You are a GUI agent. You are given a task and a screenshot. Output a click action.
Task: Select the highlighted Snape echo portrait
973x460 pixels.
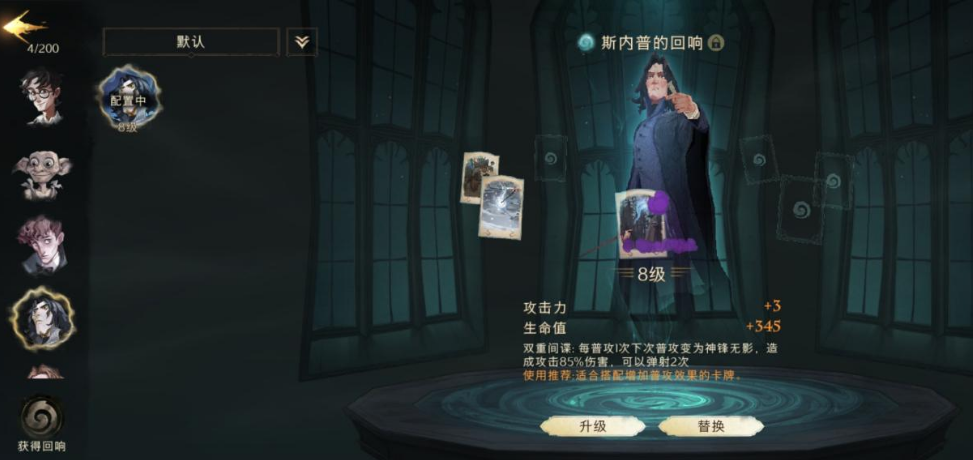(x=41, y=318)
